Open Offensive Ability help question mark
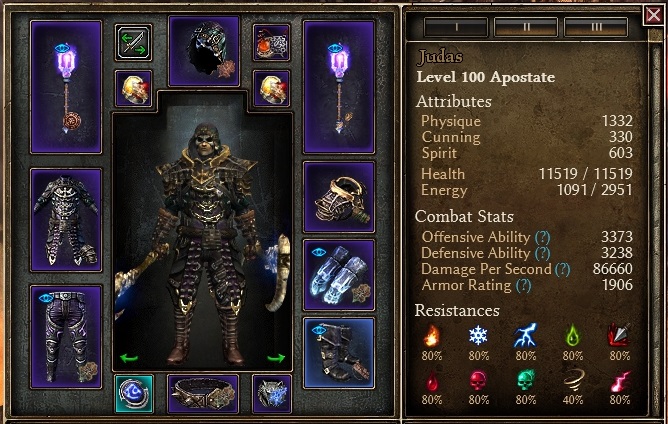This screenshot has width=668, height=424. (542, 237)
